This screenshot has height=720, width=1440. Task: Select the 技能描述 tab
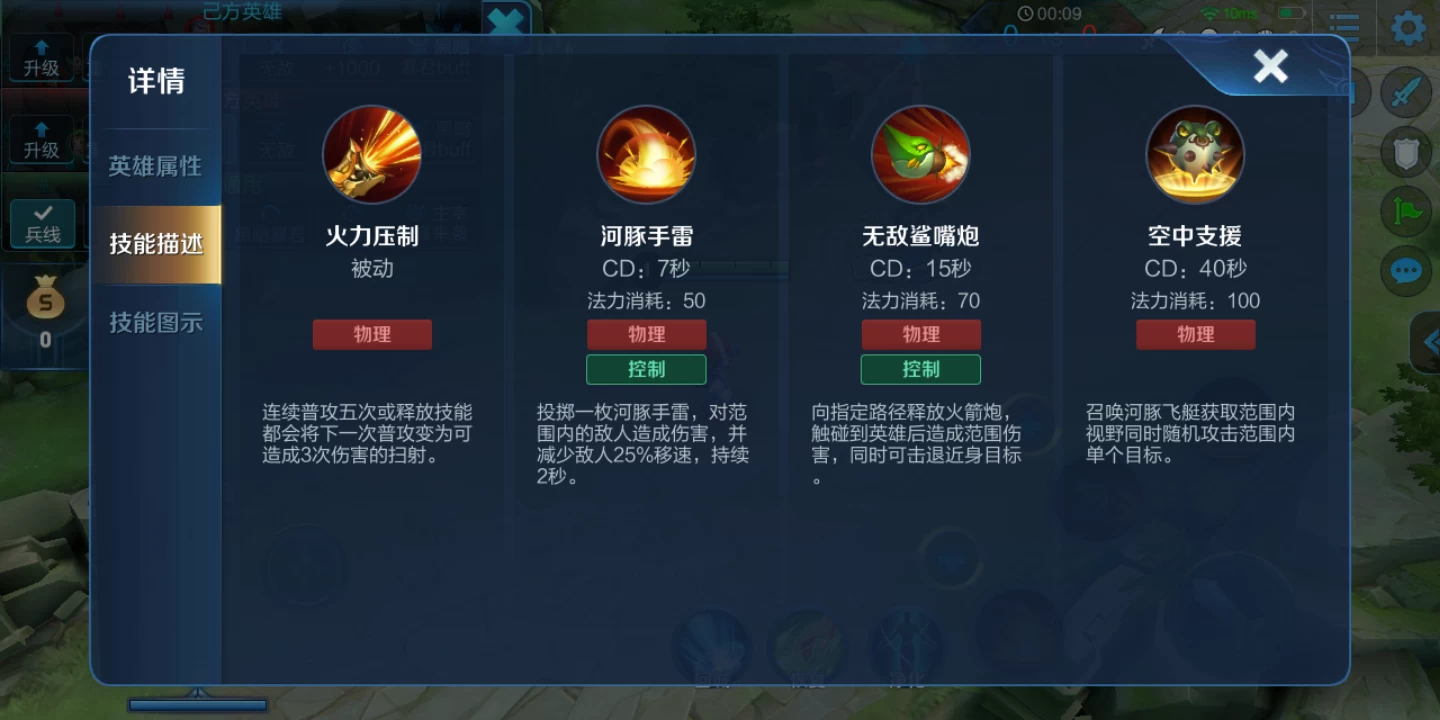[157, 242]
